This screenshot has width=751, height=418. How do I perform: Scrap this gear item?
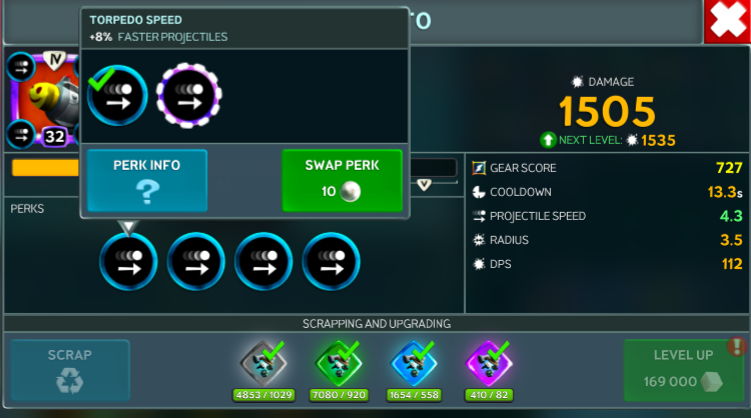pyautogui.click(x=70, y=370)
